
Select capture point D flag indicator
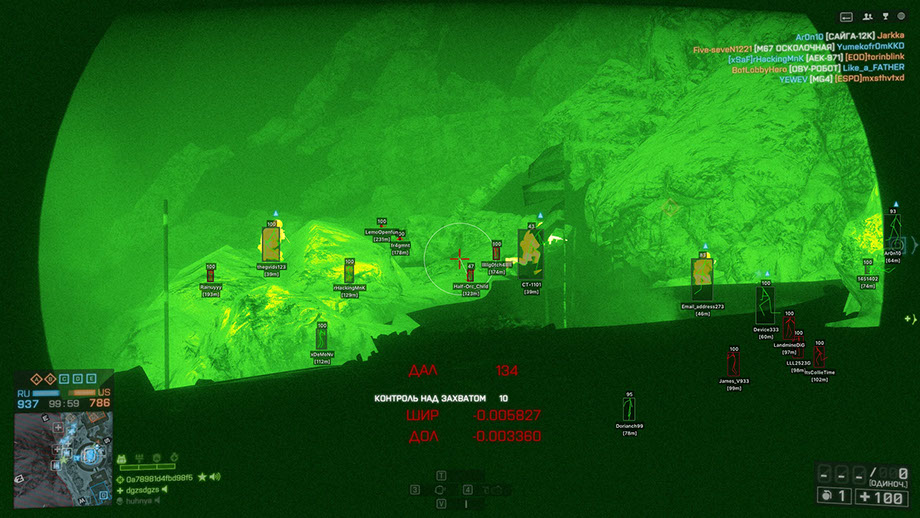tap(77, 379)
